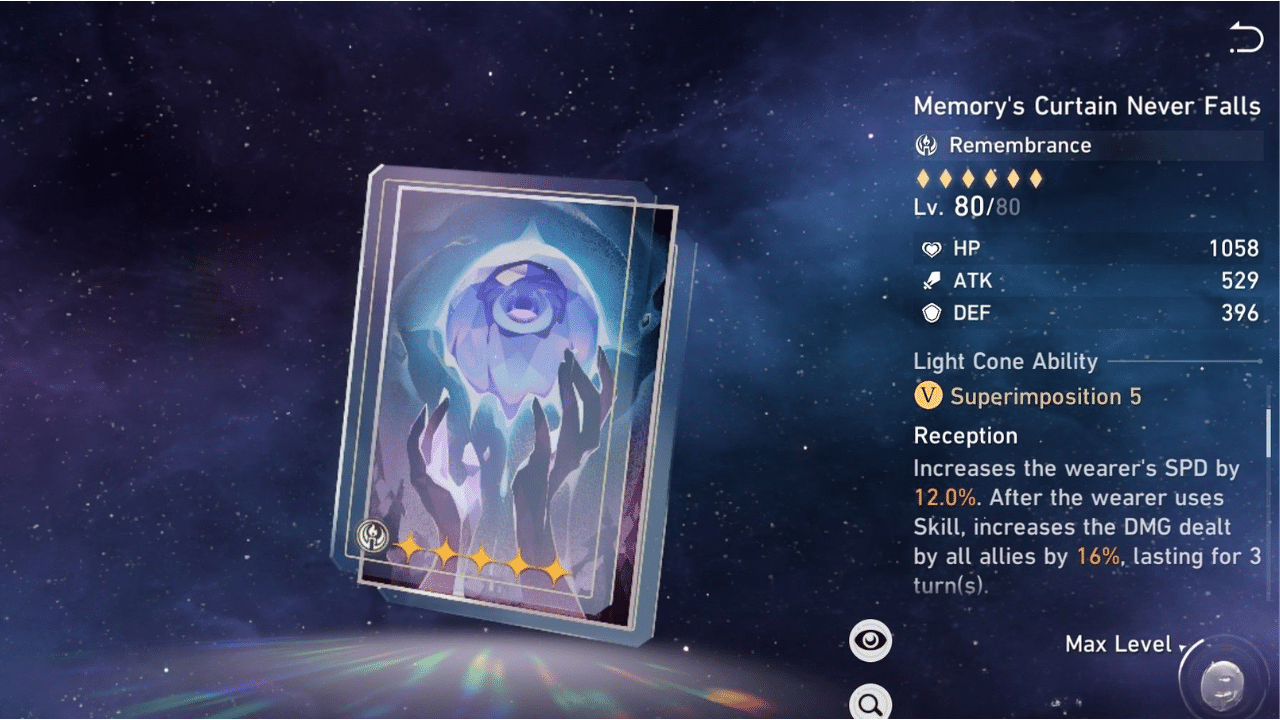The height and width of the screenshot is (720, 1280).
Task: Click the Light Cone Ability header
Action: click(1005, 361)
